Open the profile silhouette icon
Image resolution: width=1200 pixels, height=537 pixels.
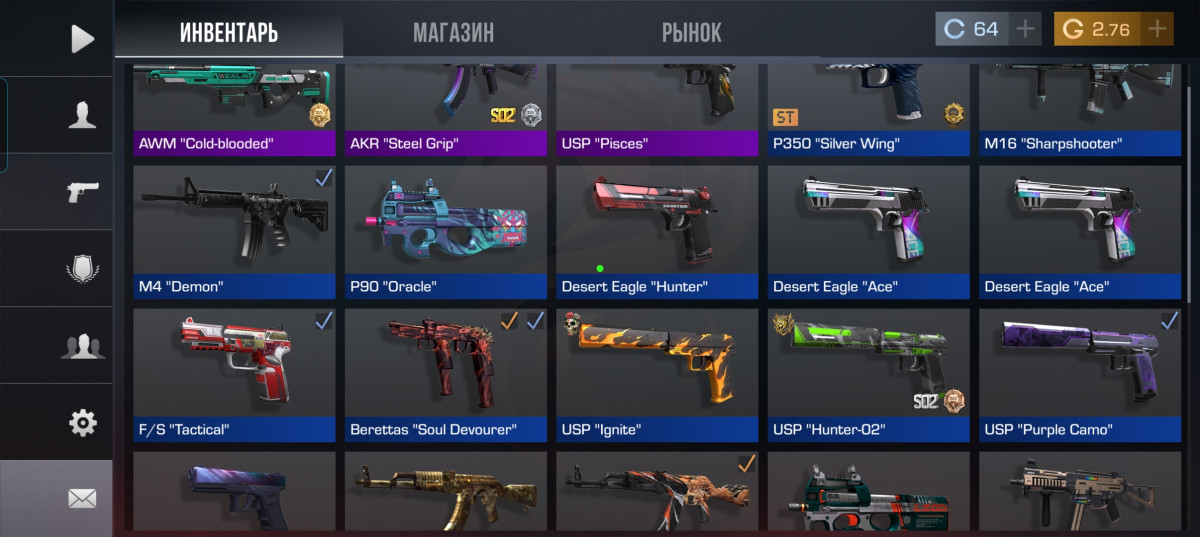[x=82, y=115]
